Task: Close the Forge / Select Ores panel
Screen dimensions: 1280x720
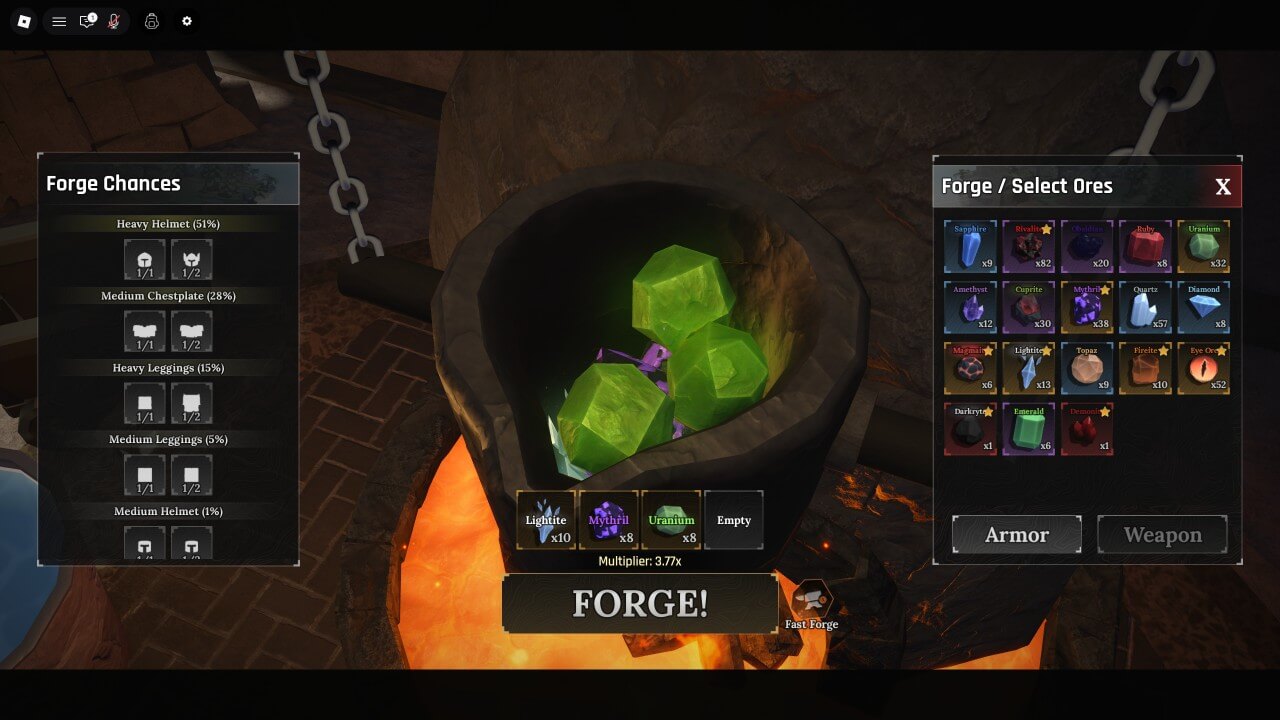Action: pos(1222,187)
